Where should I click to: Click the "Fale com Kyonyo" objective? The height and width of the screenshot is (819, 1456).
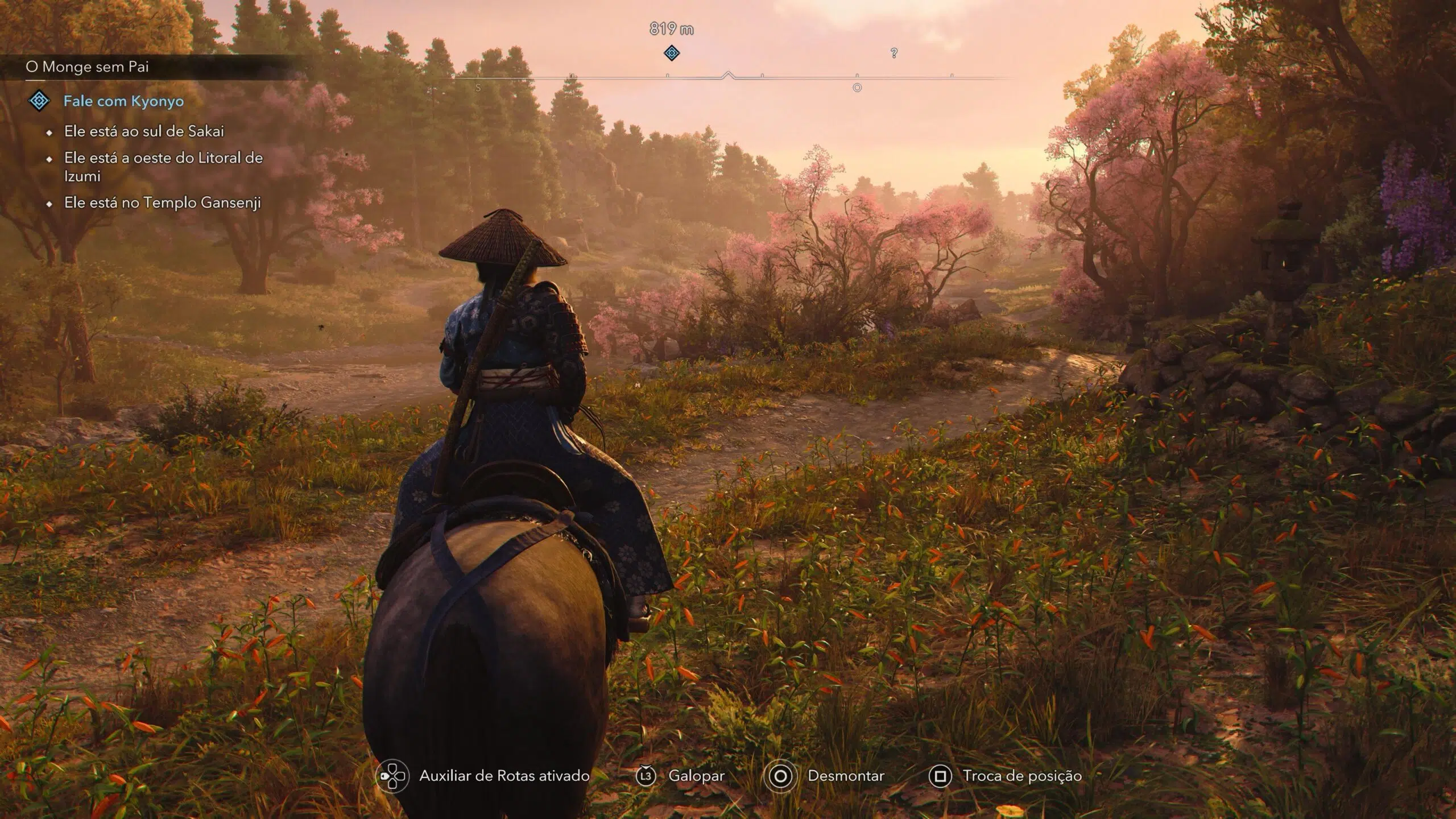123,101
